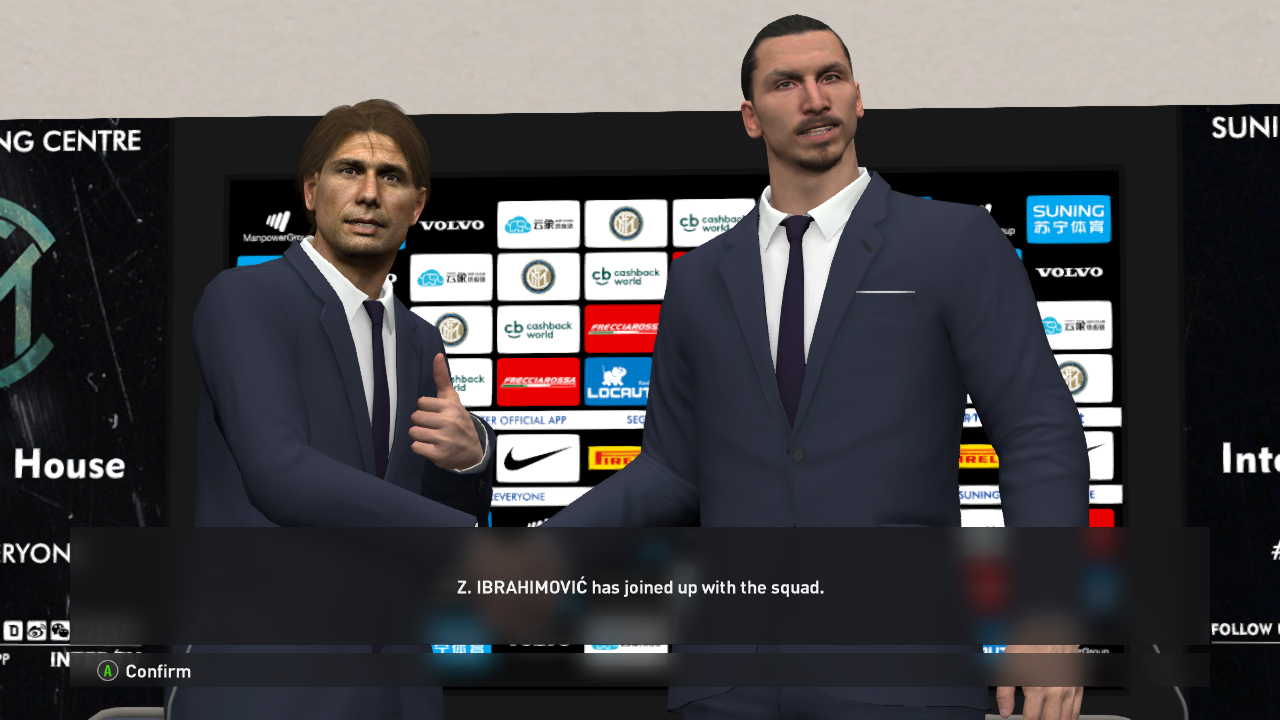This screenshot has width=1280, height=720.
Task: Click the Nike swoosh logo
Action: click(538, 458)
